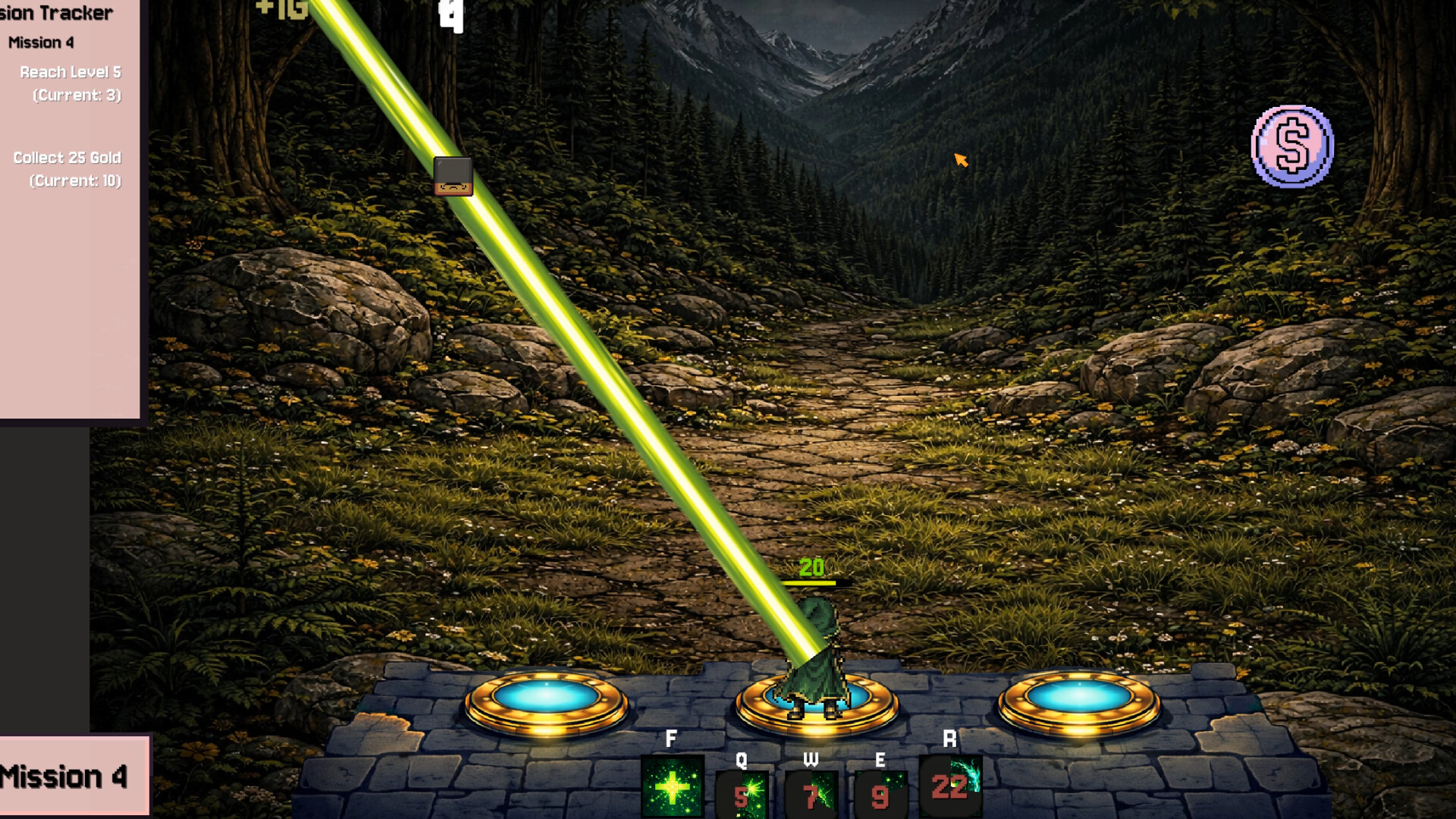Select the Mission 4 heading in the tracker
The width and height of the screenshot is (1456, 819).
(x=39, y=43)
